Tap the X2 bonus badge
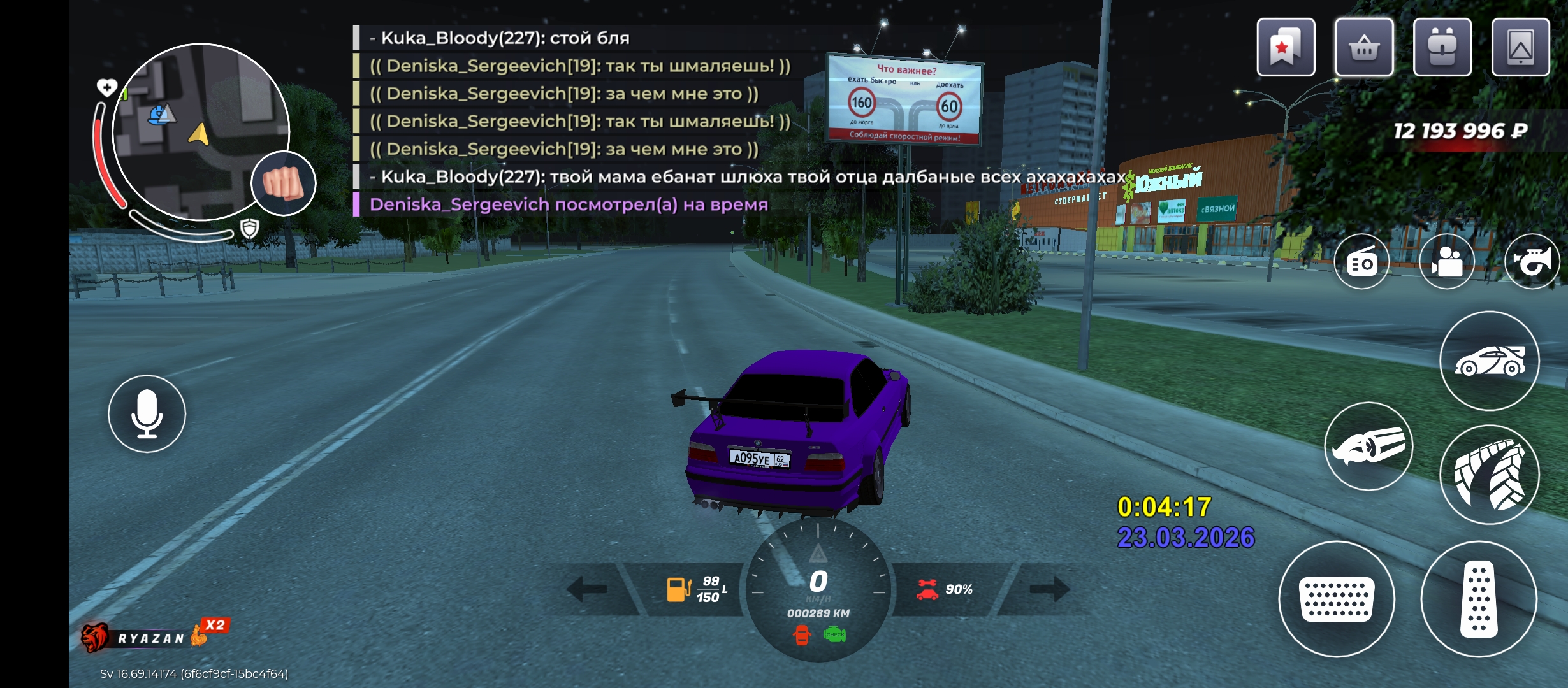The image size is (1568, 688). click(x=215, y=626)
